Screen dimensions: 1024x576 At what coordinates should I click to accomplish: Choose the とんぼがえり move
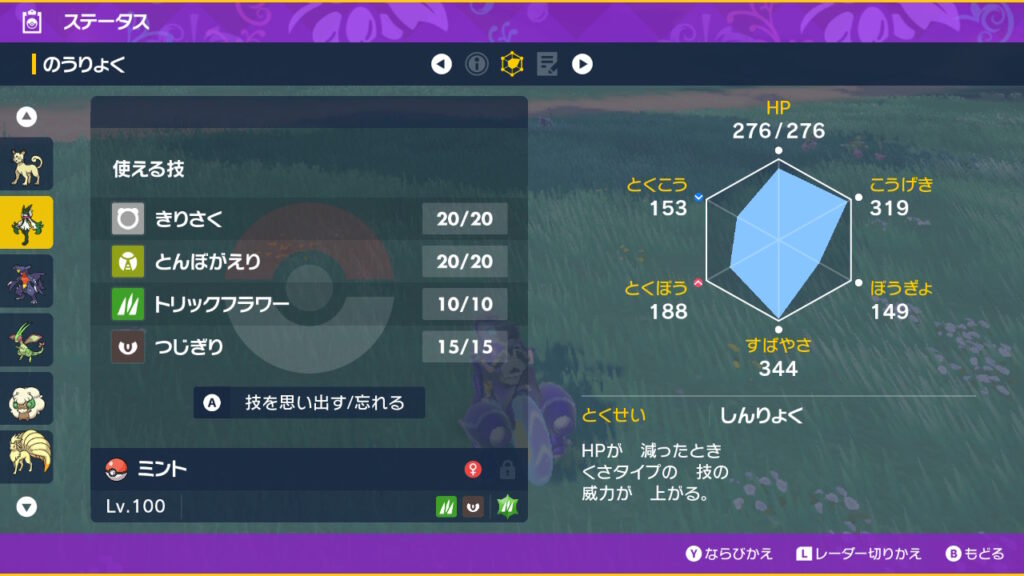click(x=309, y=261)
